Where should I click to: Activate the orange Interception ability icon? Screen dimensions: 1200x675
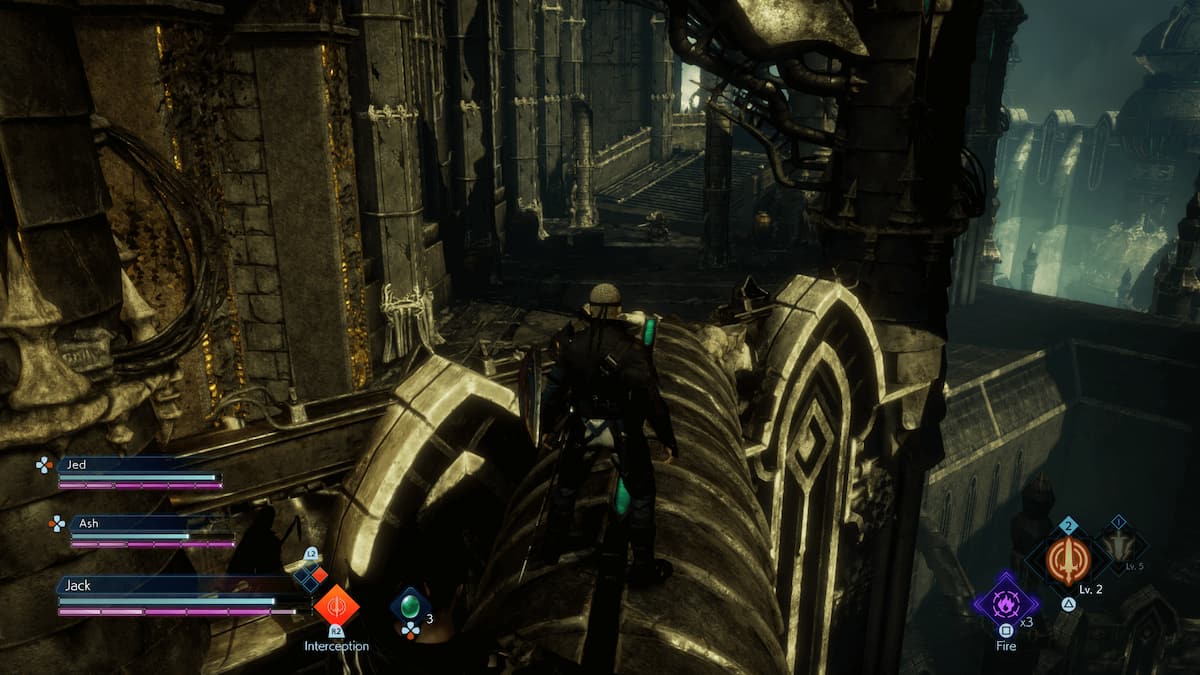click(x=337, y=605)
